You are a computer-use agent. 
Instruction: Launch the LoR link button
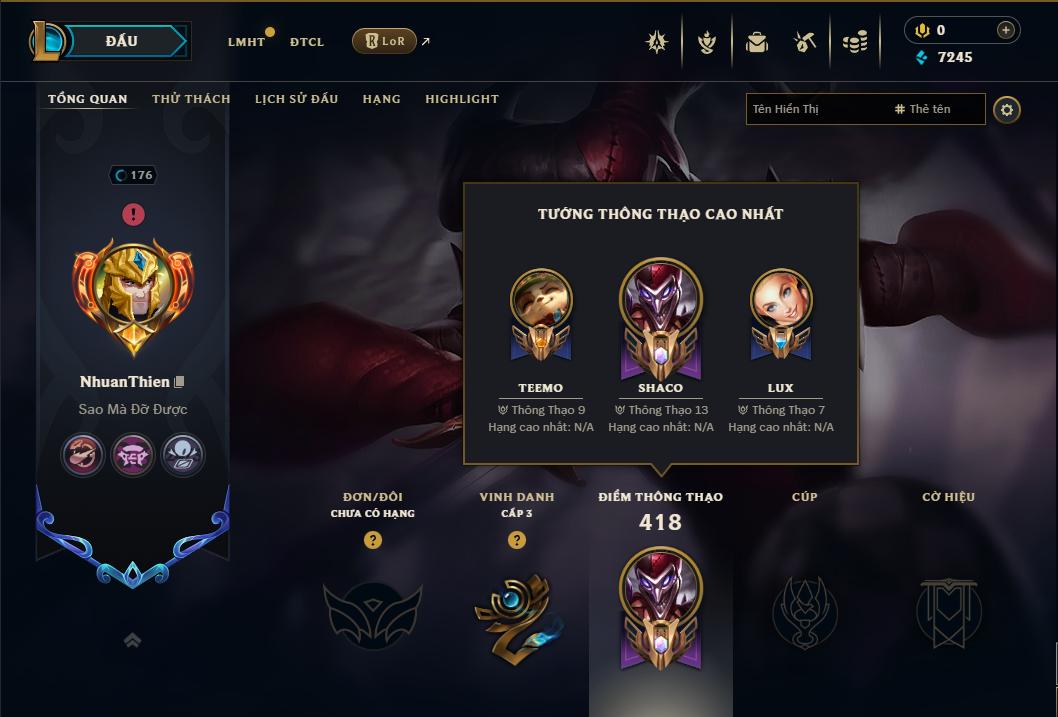tap(385, 41)
